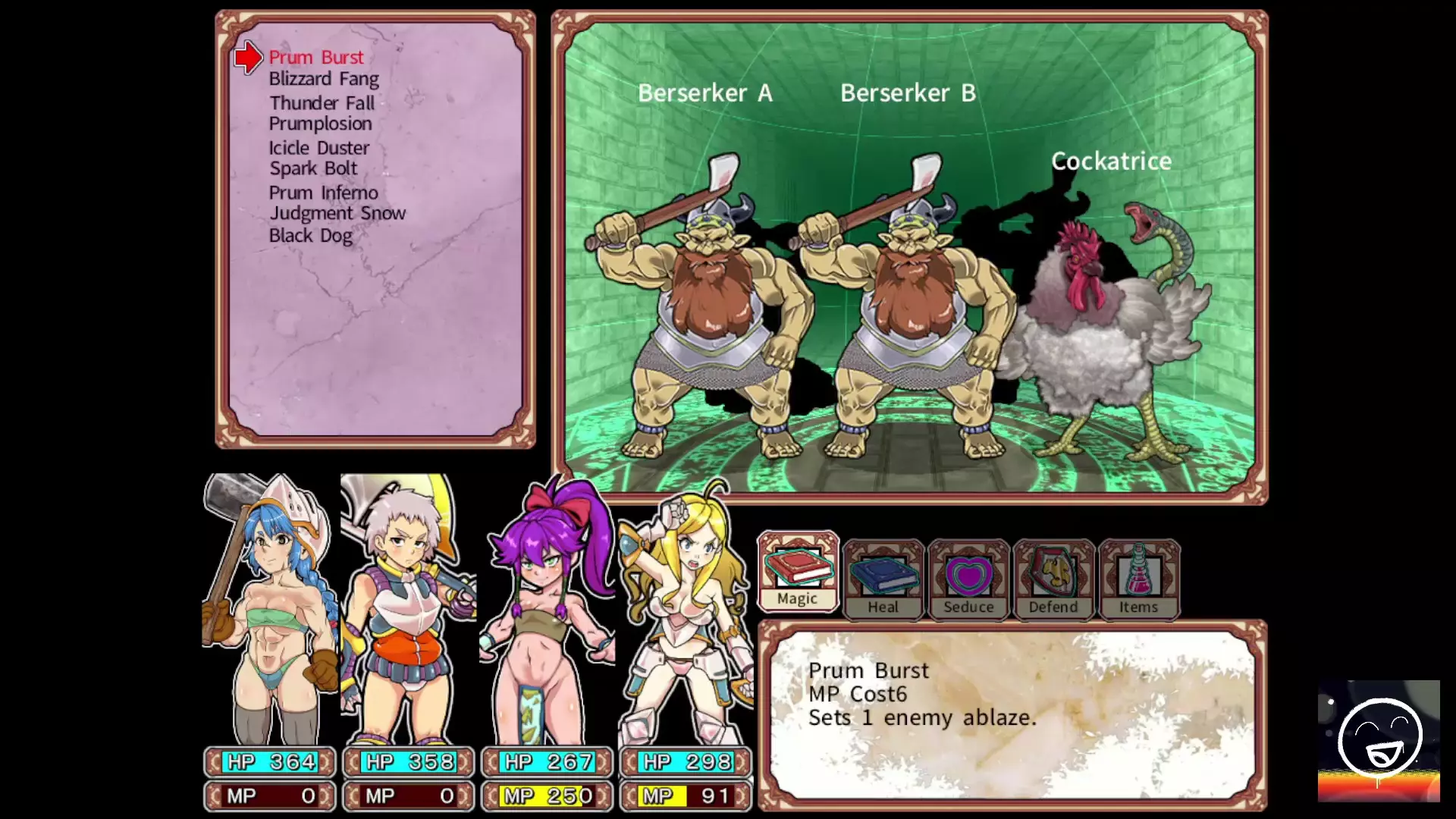Viewport: 1456px width, 819px height.
Task: Choose Judgment Snow from the list
Action: (337, 213)
